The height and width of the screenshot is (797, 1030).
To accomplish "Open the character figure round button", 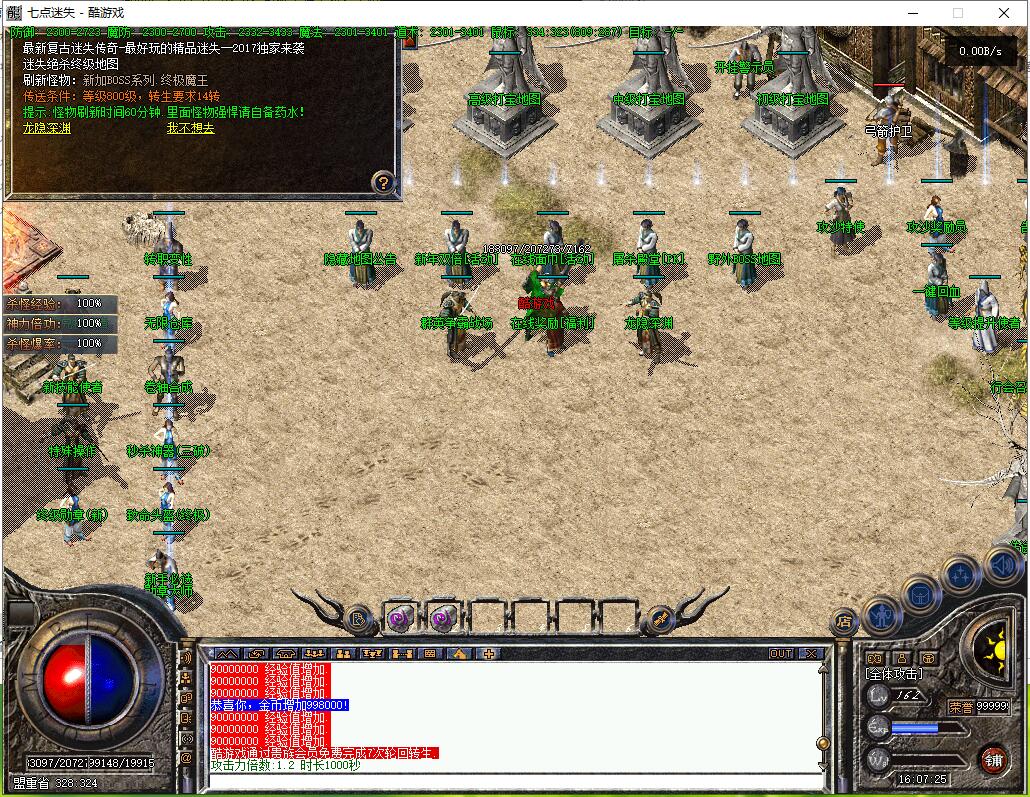I will 882,614.
